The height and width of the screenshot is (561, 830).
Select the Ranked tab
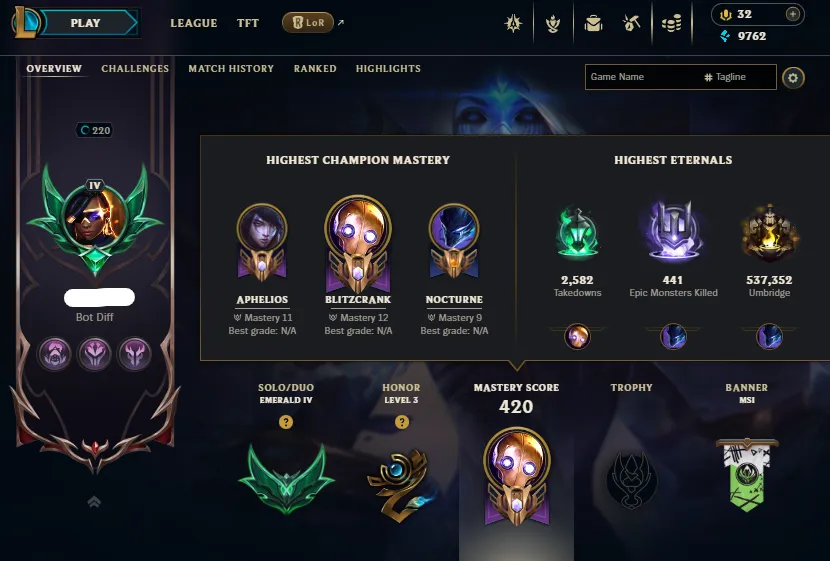[315, 69]
